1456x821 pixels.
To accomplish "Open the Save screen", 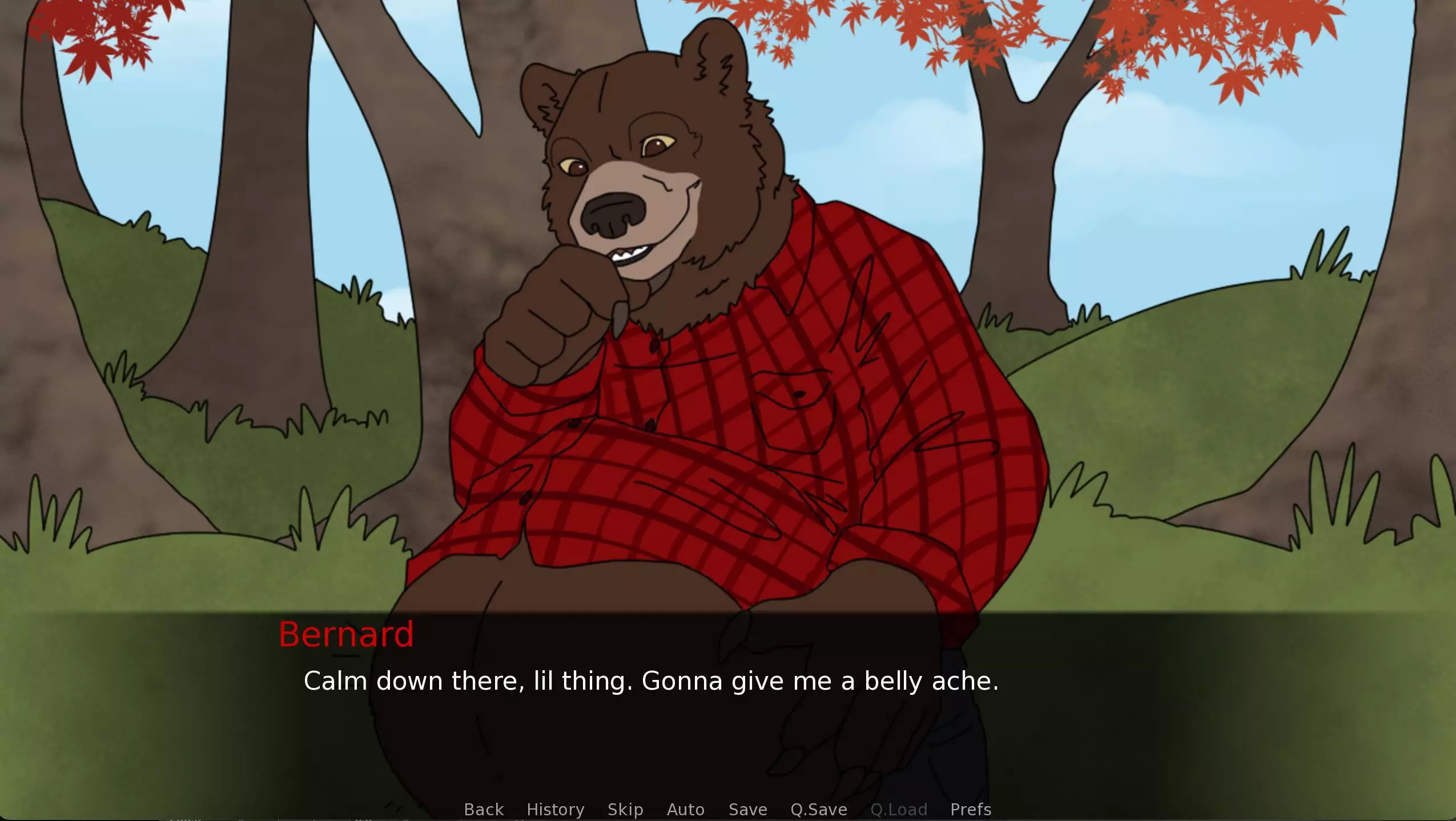I will coord(748,809).
